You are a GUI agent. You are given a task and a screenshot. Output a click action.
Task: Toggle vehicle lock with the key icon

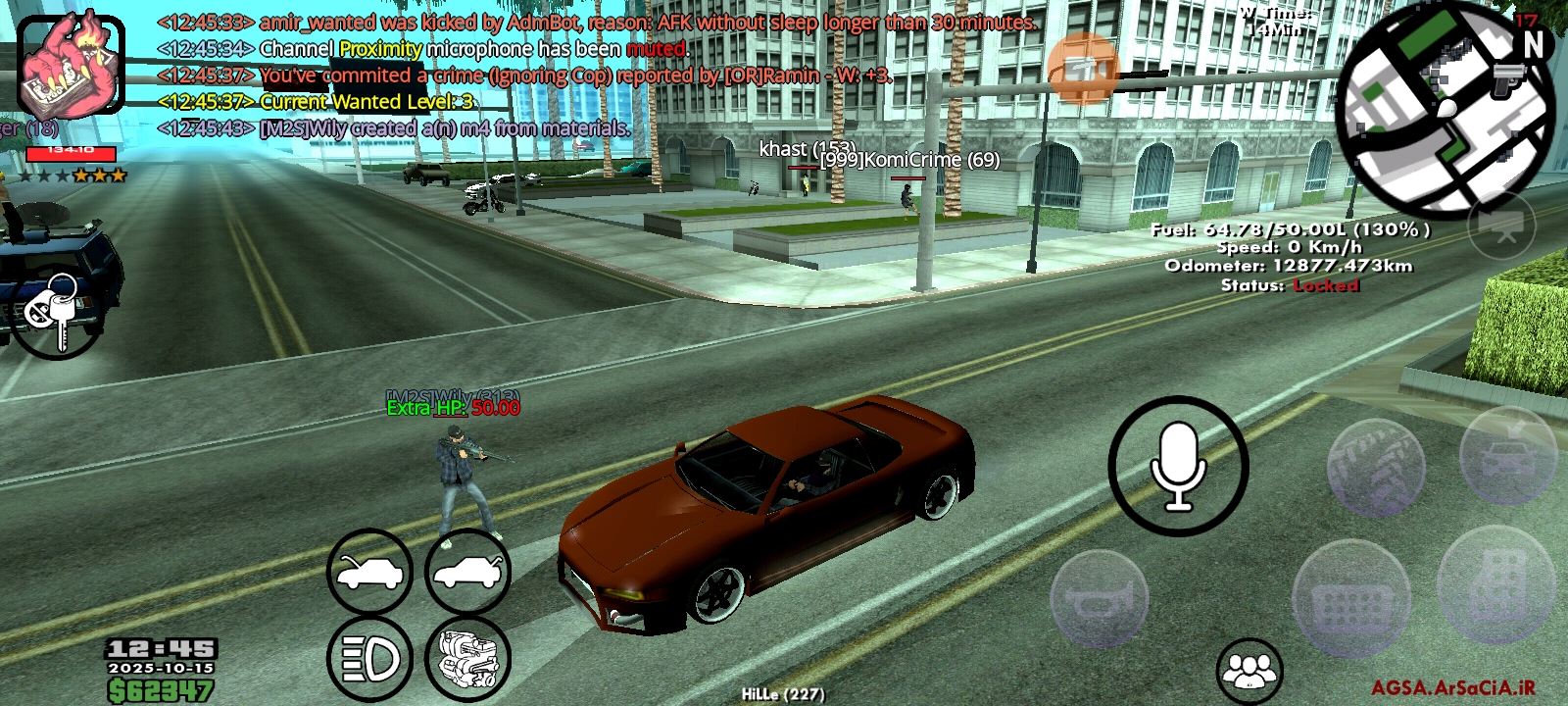pyautogui.click(x=55, y=314)
